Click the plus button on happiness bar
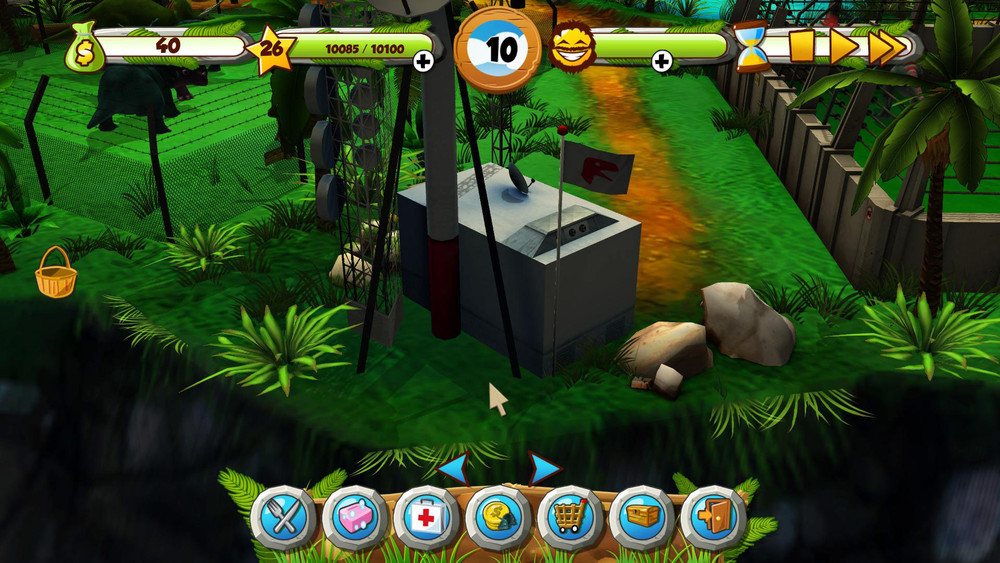 coord(661,62)
